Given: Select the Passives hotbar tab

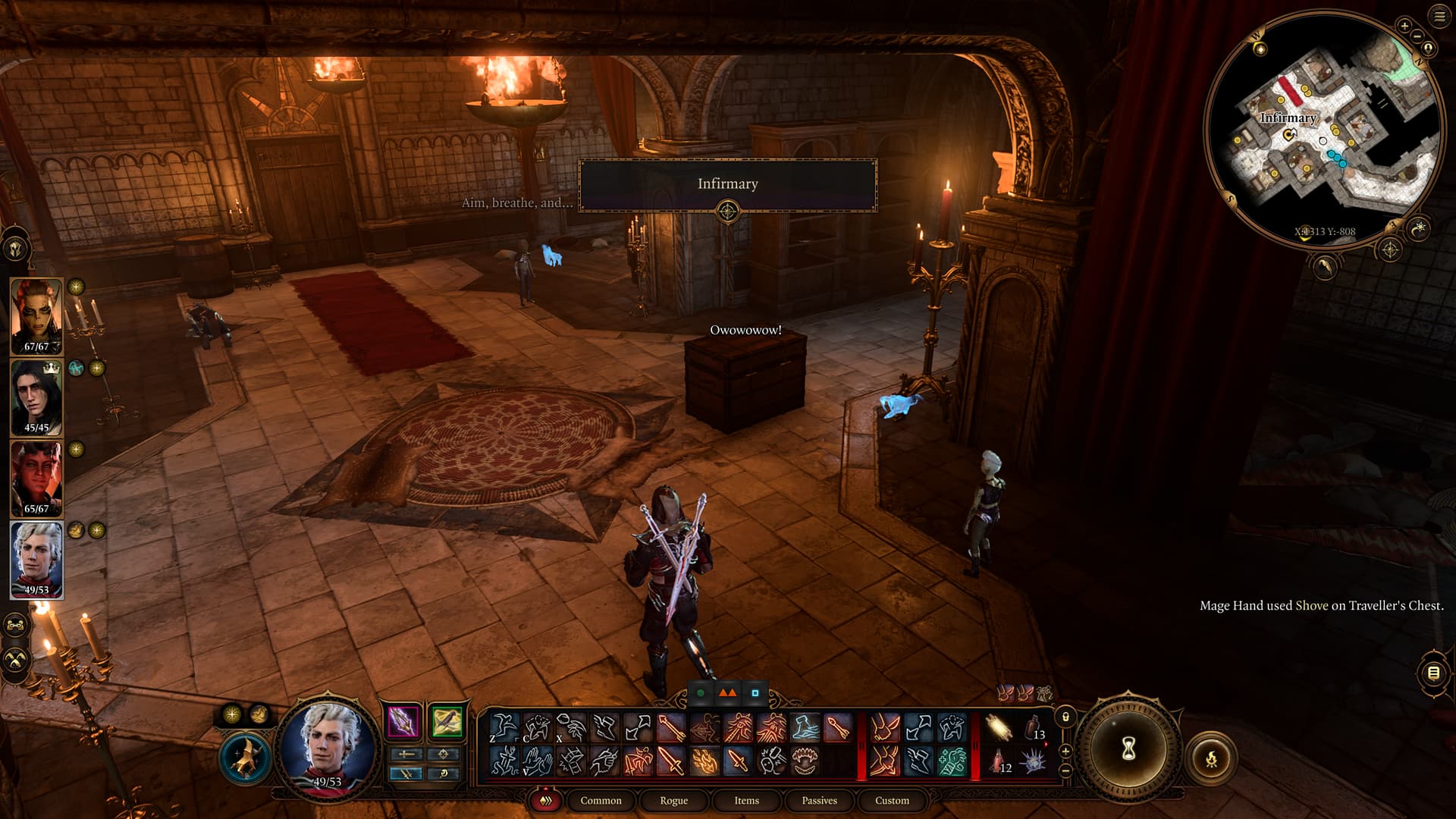Looking at the screenshot, I should coord(819,801).
